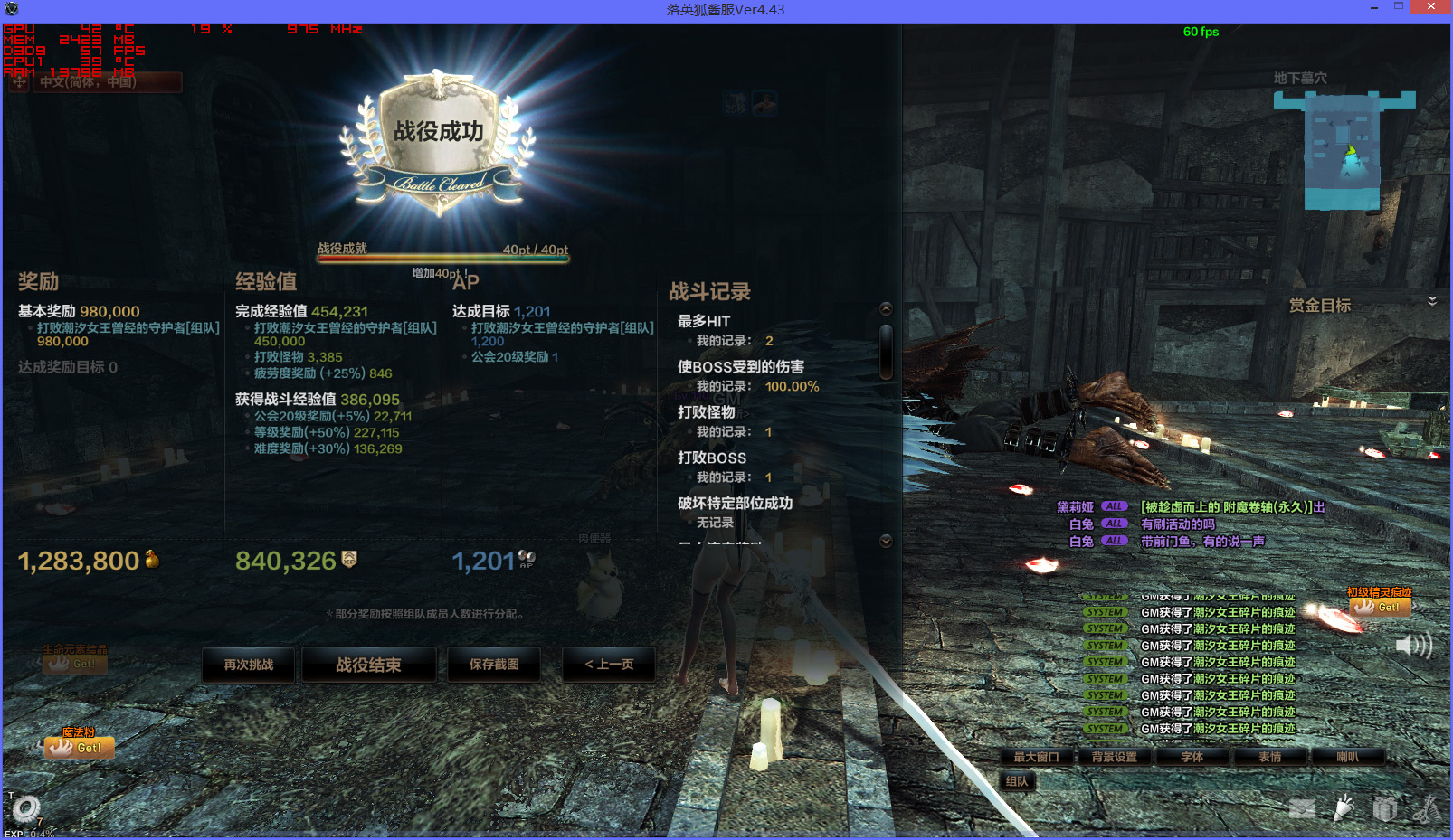End the battle with 战役结束
1453x840 pixels.
coord(368,665)
